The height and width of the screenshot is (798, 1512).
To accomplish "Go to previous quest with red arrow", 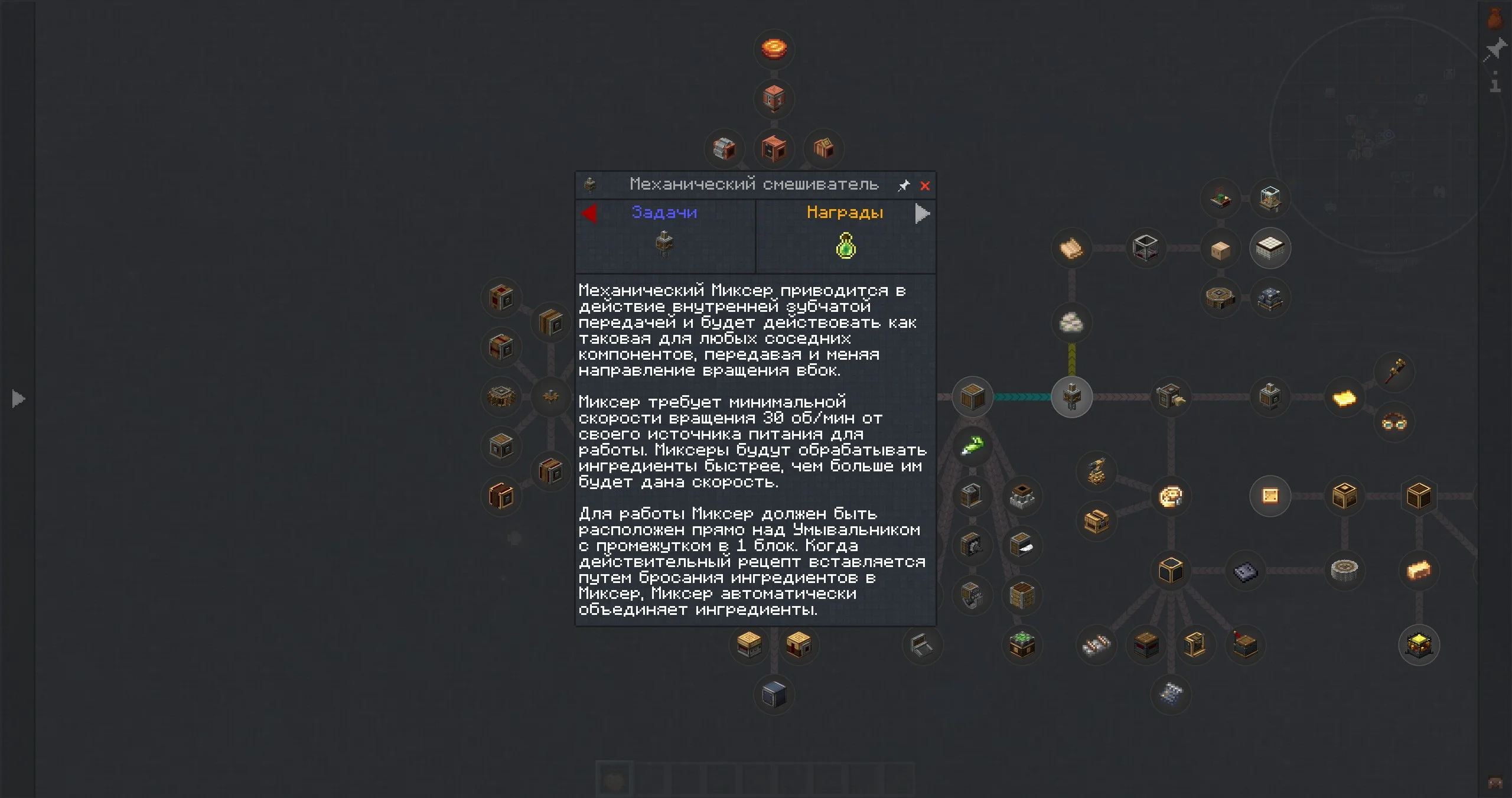I will click(589, 213).
